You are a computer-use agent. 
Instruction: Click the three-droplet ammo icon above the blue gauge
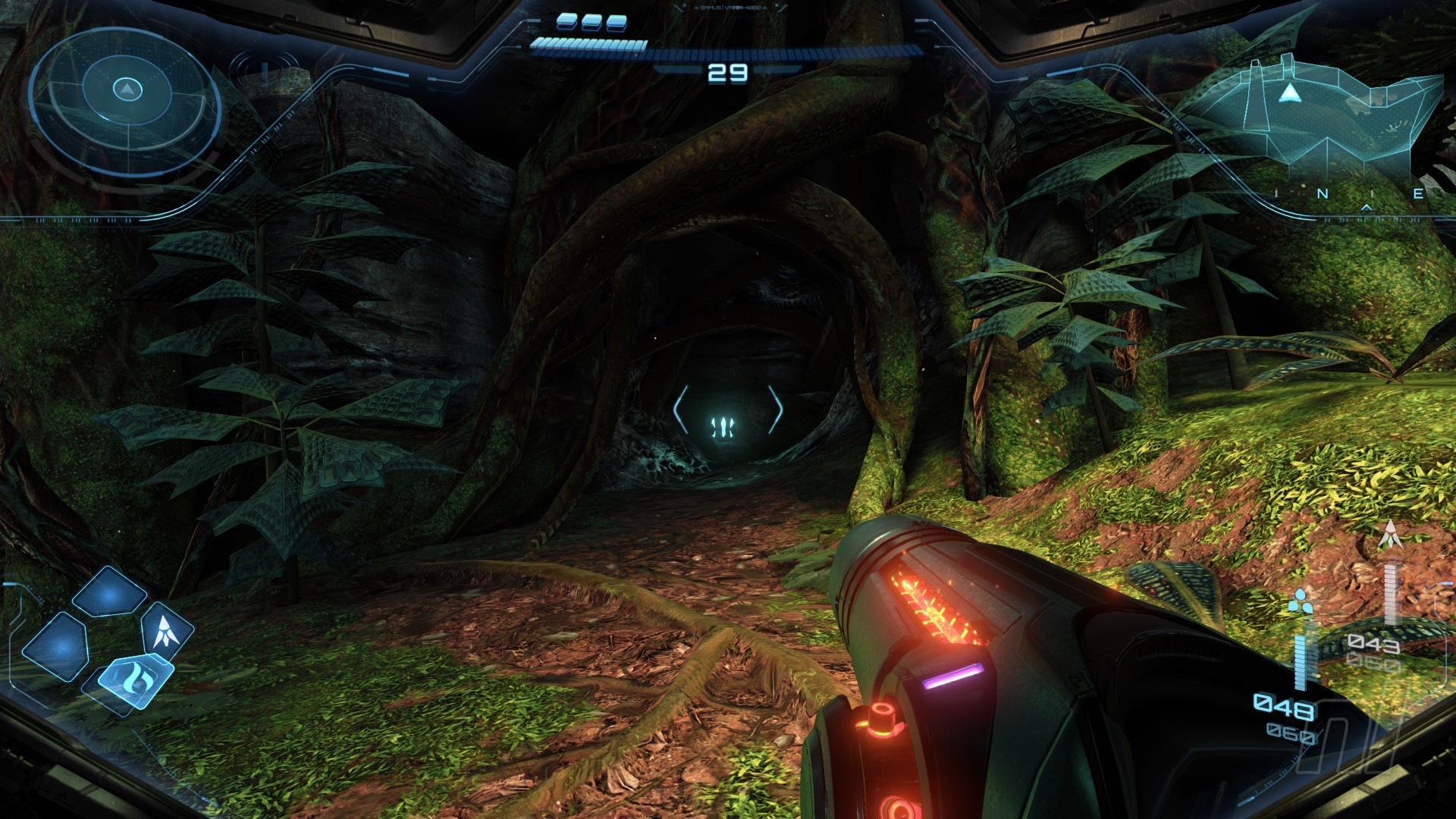click(x=1298, y=601)
